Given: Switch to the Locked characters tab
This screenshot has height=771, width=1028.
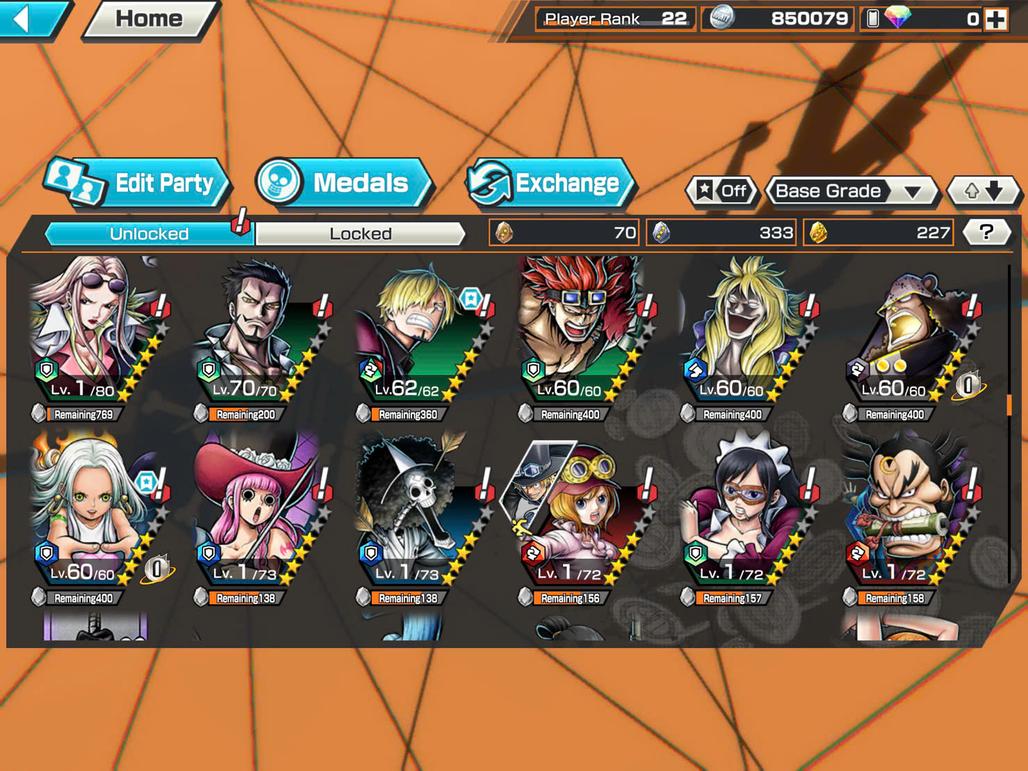Looking at the screenshot, I should (360, 234).
